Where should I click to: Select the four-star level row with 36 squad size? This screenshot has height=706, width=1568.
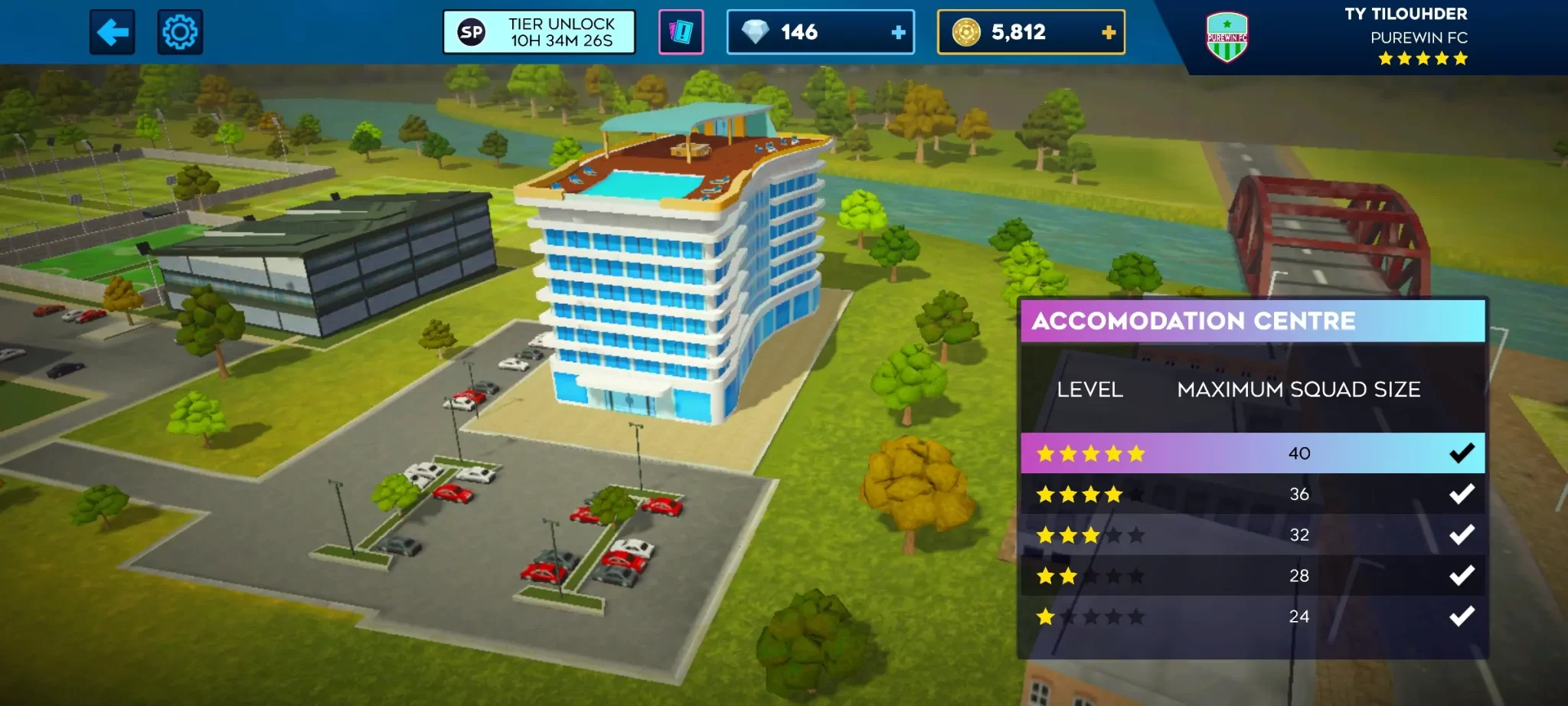click(1253, 494)
